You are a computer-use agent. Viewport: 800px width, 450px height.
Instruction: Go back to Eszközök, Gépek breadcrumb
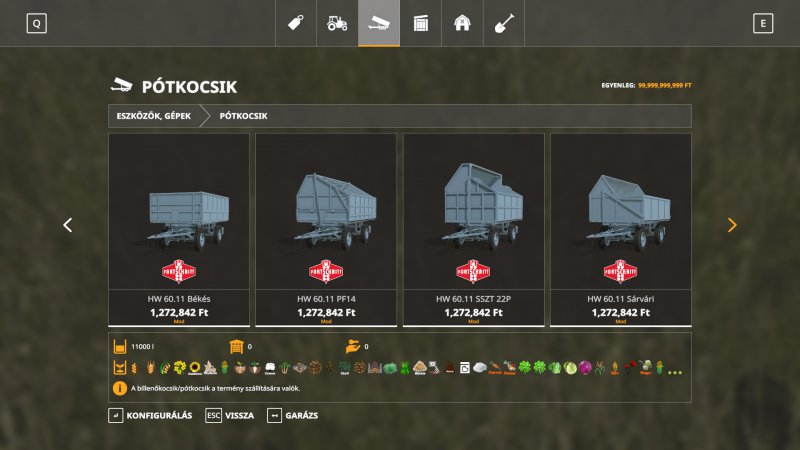coord(153,116)
